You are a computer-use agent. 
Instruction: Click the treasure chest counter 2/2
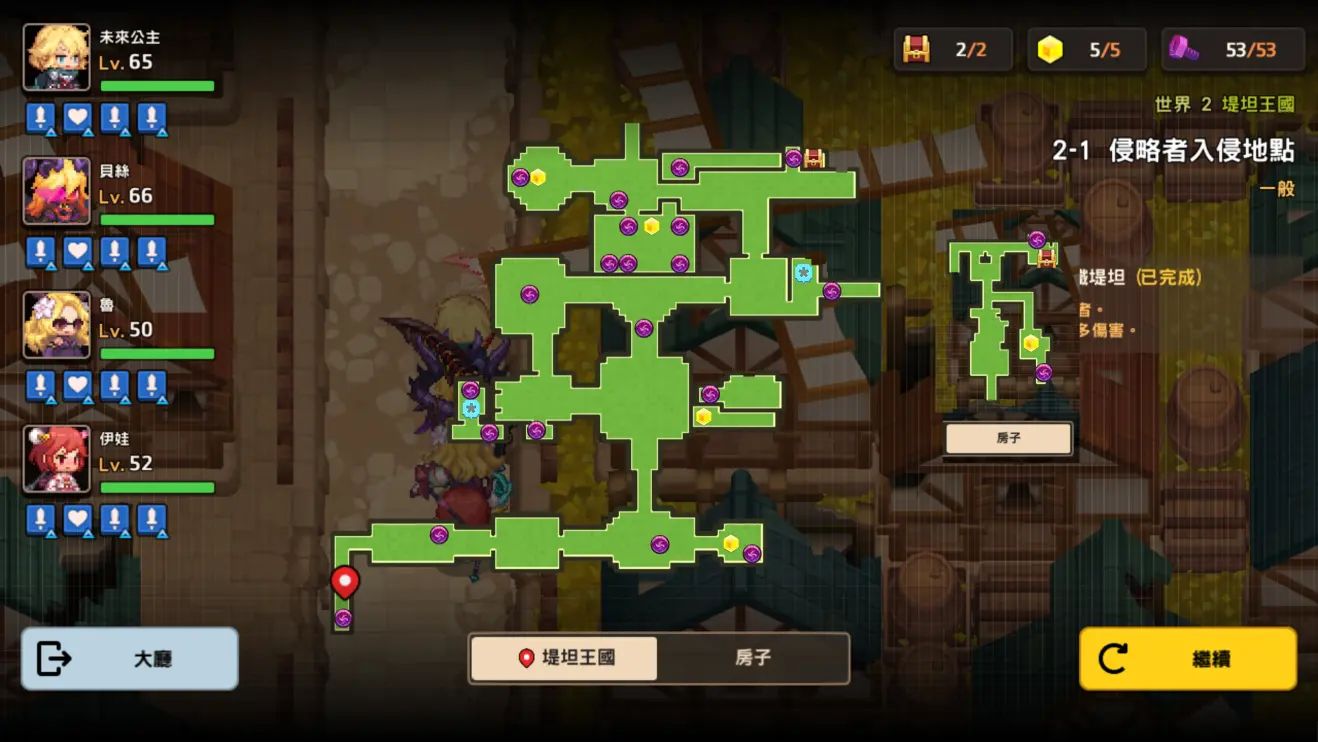[952, 50]
